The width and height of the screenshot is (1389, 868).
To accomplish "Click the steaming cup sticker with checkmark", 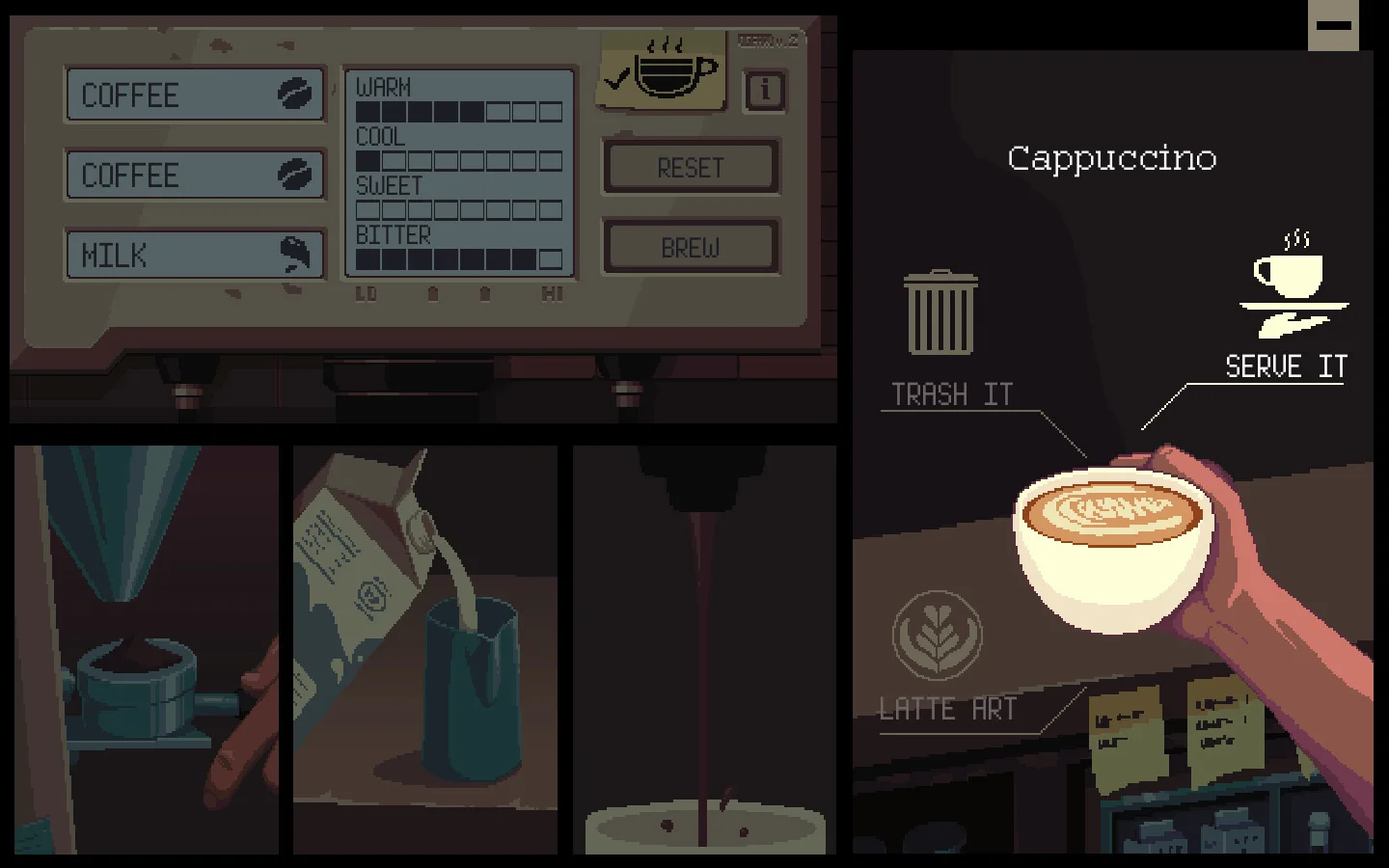I will 662,69.
